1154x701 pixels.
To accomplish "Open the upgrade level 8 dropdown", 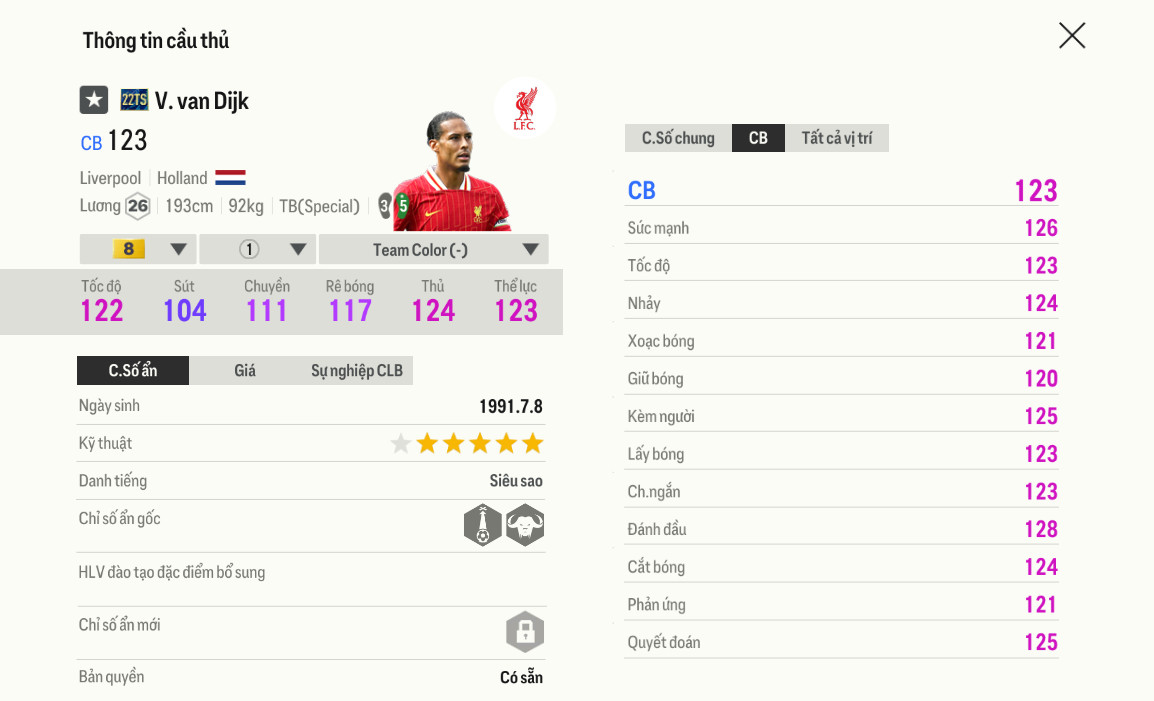I will [138, 249].
